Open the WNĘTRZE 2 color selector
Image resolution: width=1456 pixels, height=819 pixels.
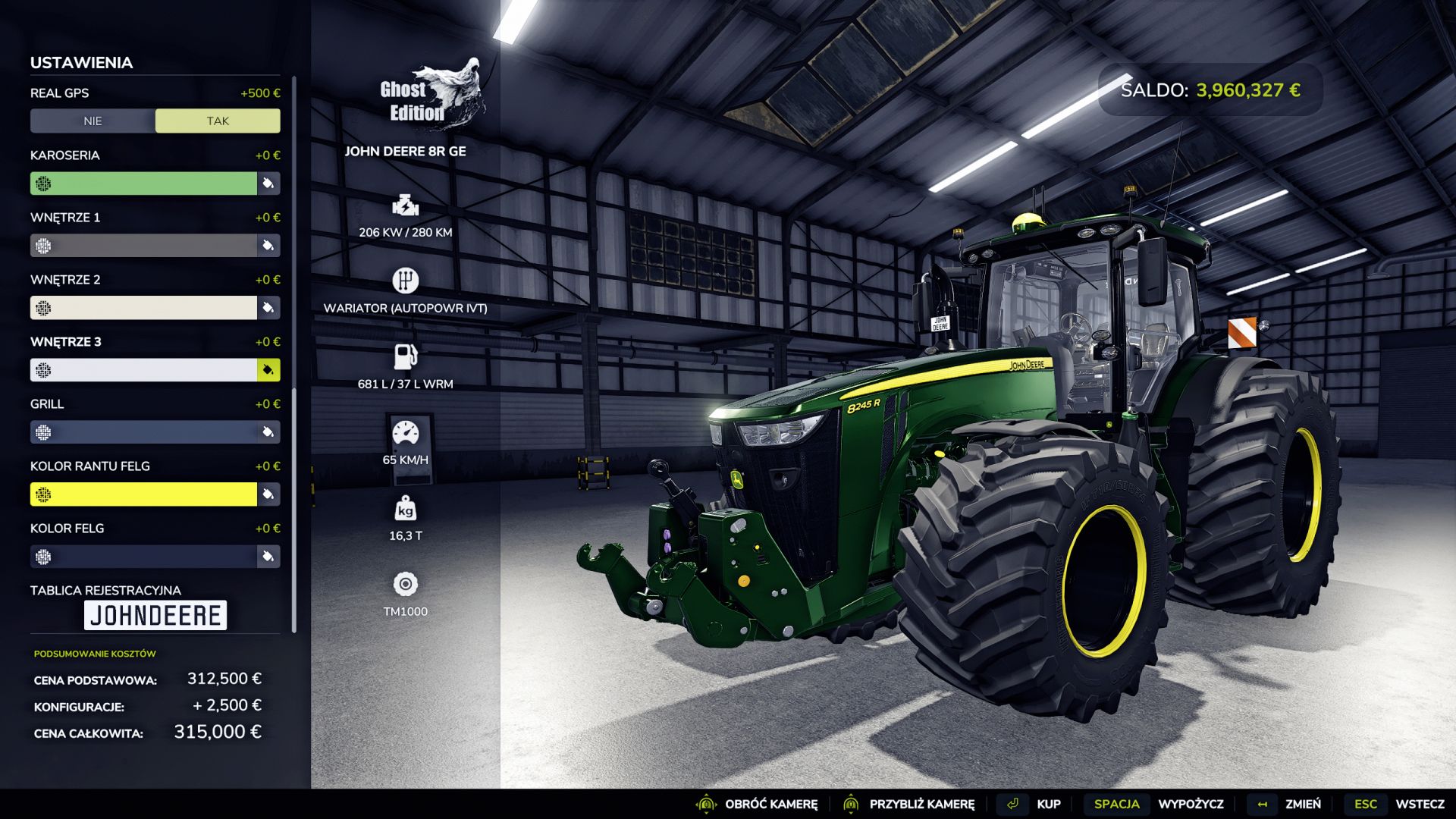click(267, 308)
